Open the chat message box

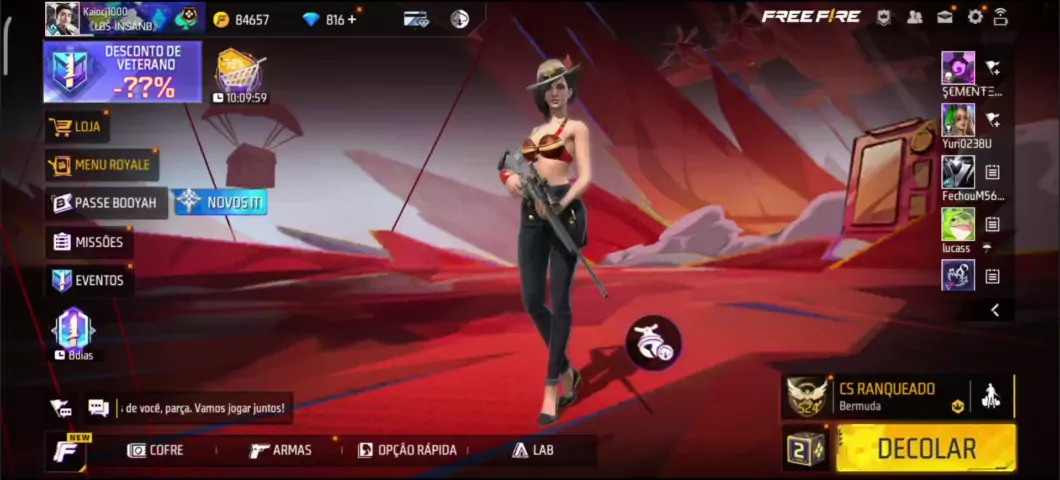point(200,408)
